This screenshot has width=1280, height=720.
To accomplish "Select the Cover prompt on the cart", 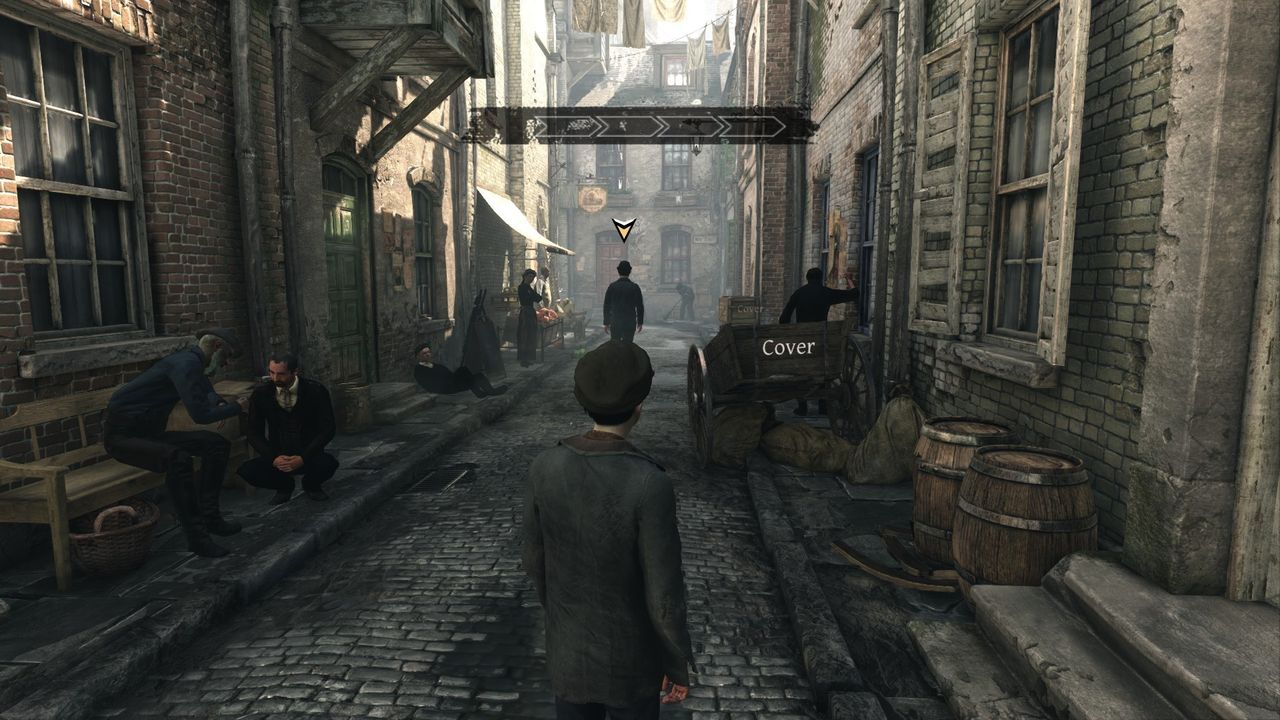I will click(x=788, y=348).
